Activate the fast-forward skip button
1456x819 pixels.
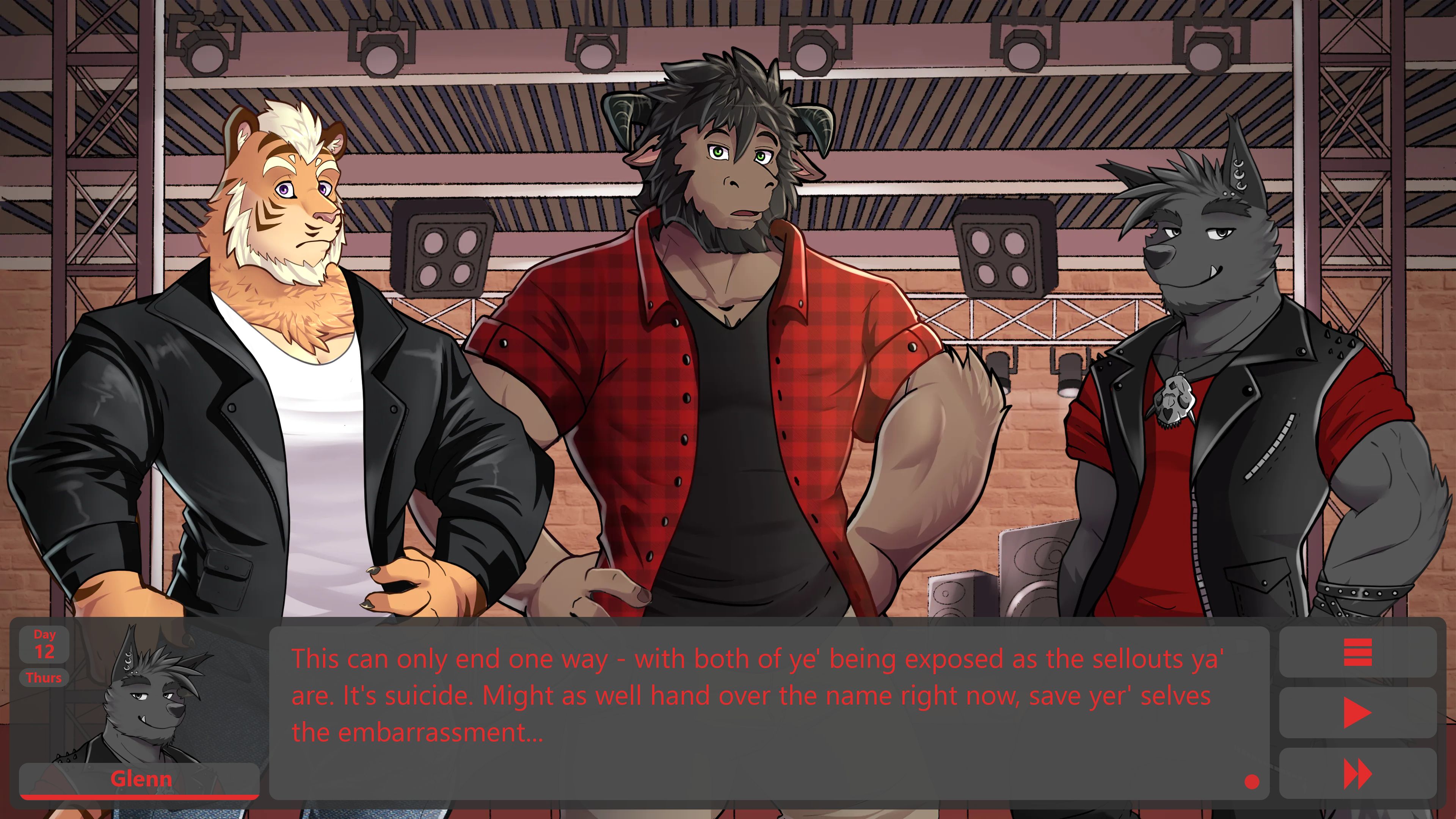[1357, 774]
